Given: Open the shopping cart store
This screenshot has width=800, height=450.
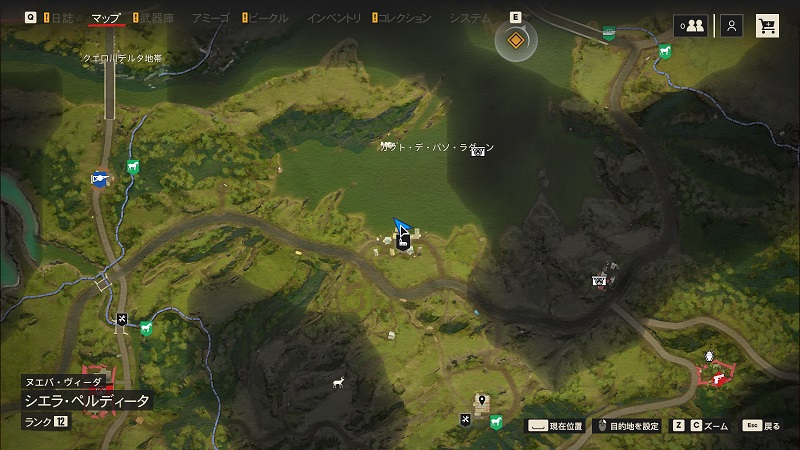Looking at the screenshot, I should click(768, 26).
